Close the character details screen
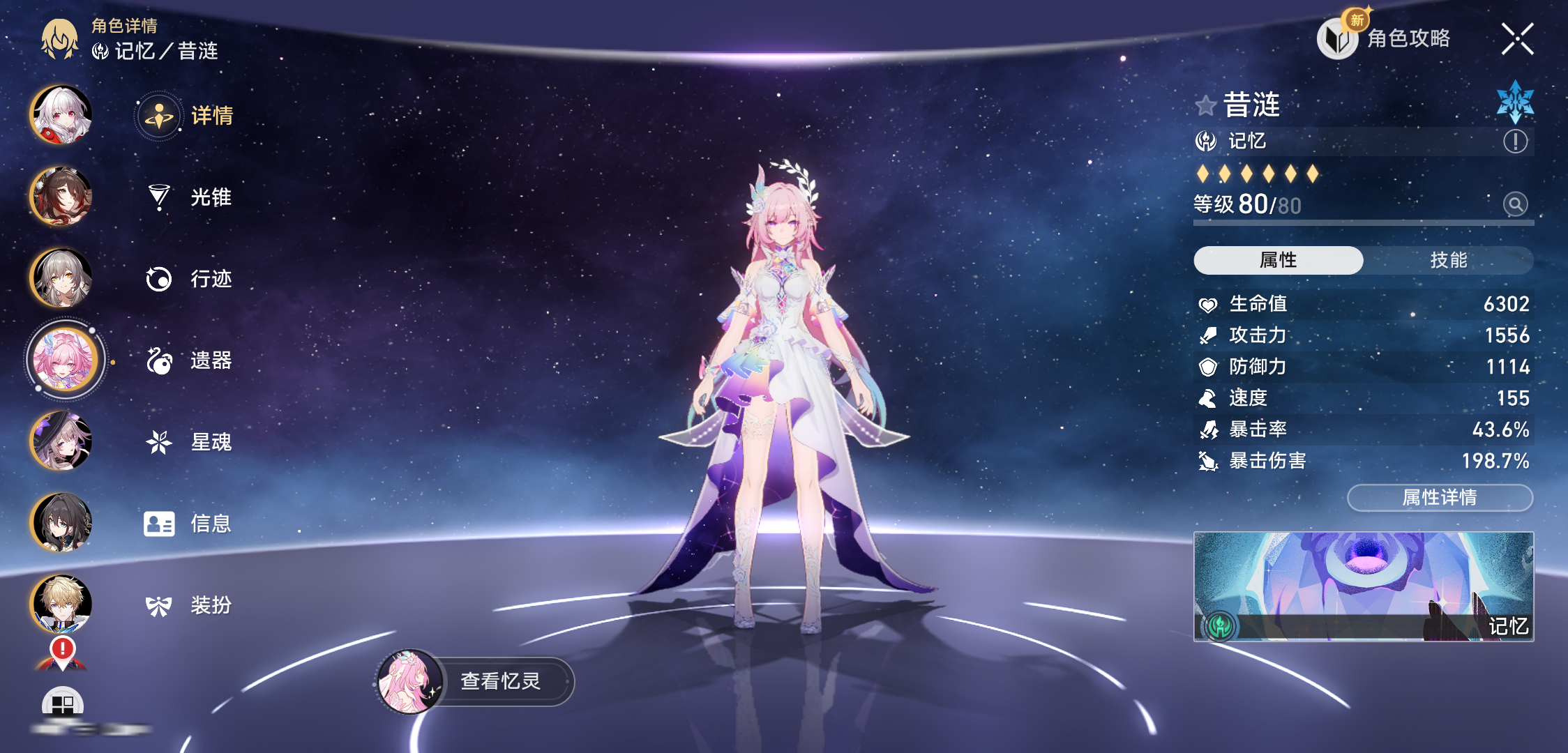 1517,39
